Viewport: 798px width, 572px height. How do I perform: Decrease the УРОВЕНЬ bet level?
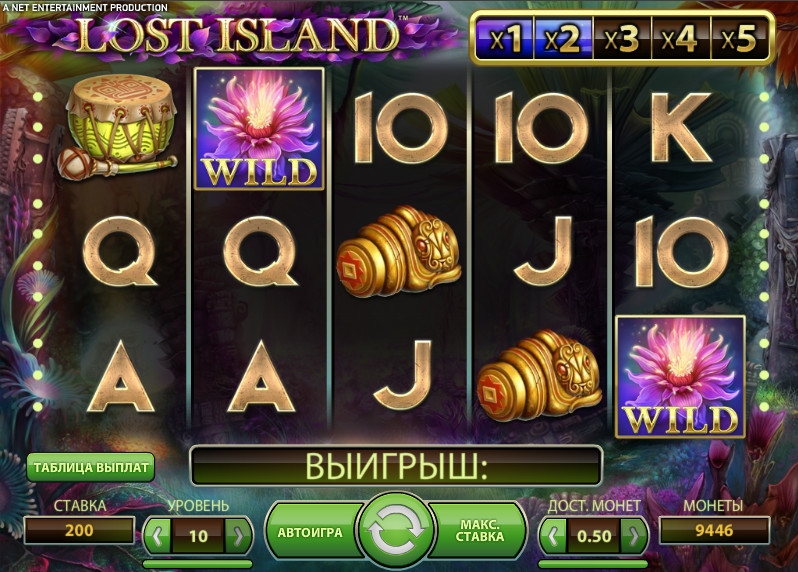pos(158,535)
